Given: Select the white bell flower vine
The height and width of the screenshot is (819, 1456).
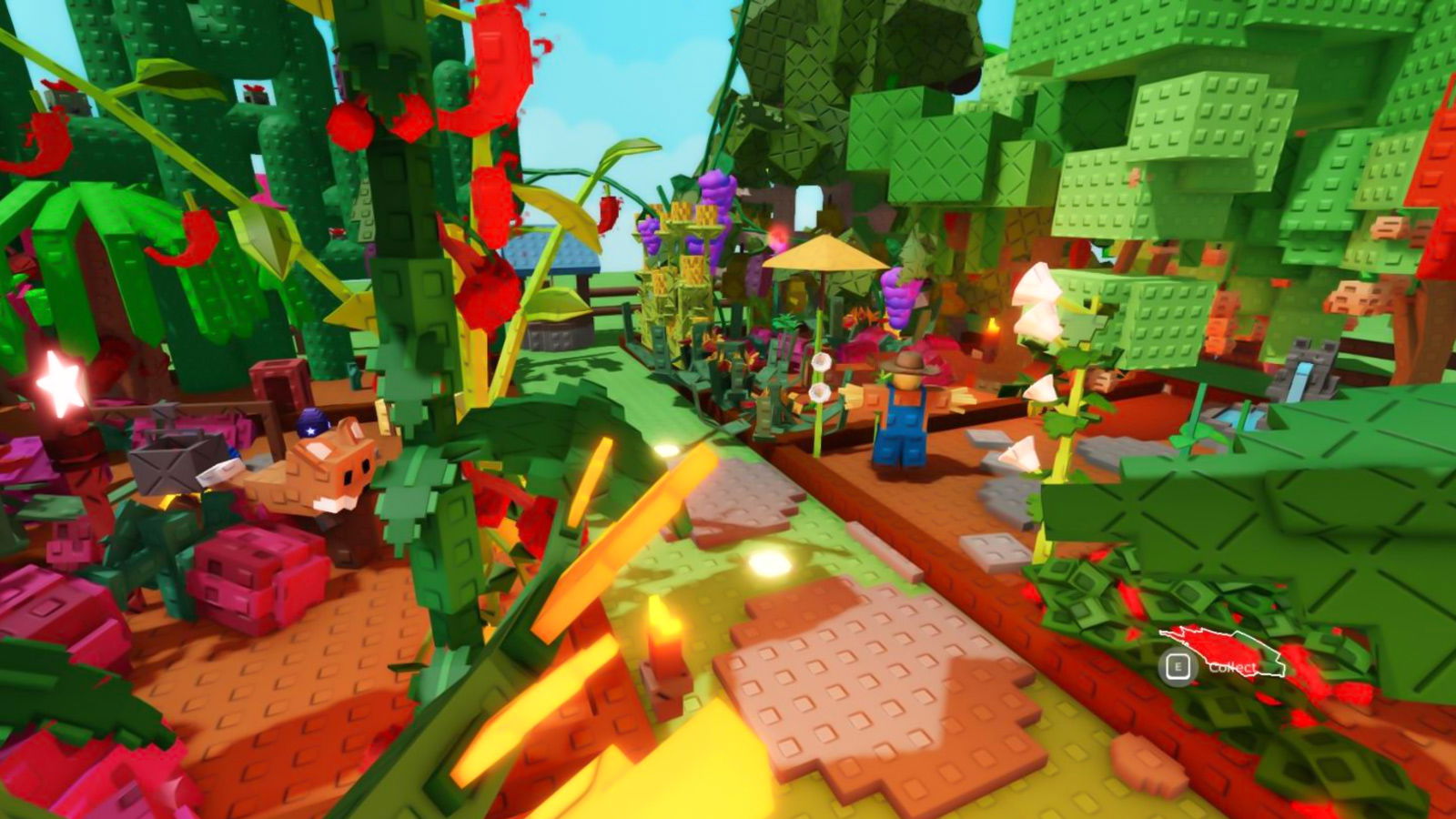Looking at the screenshot, I should (1039, 337).
